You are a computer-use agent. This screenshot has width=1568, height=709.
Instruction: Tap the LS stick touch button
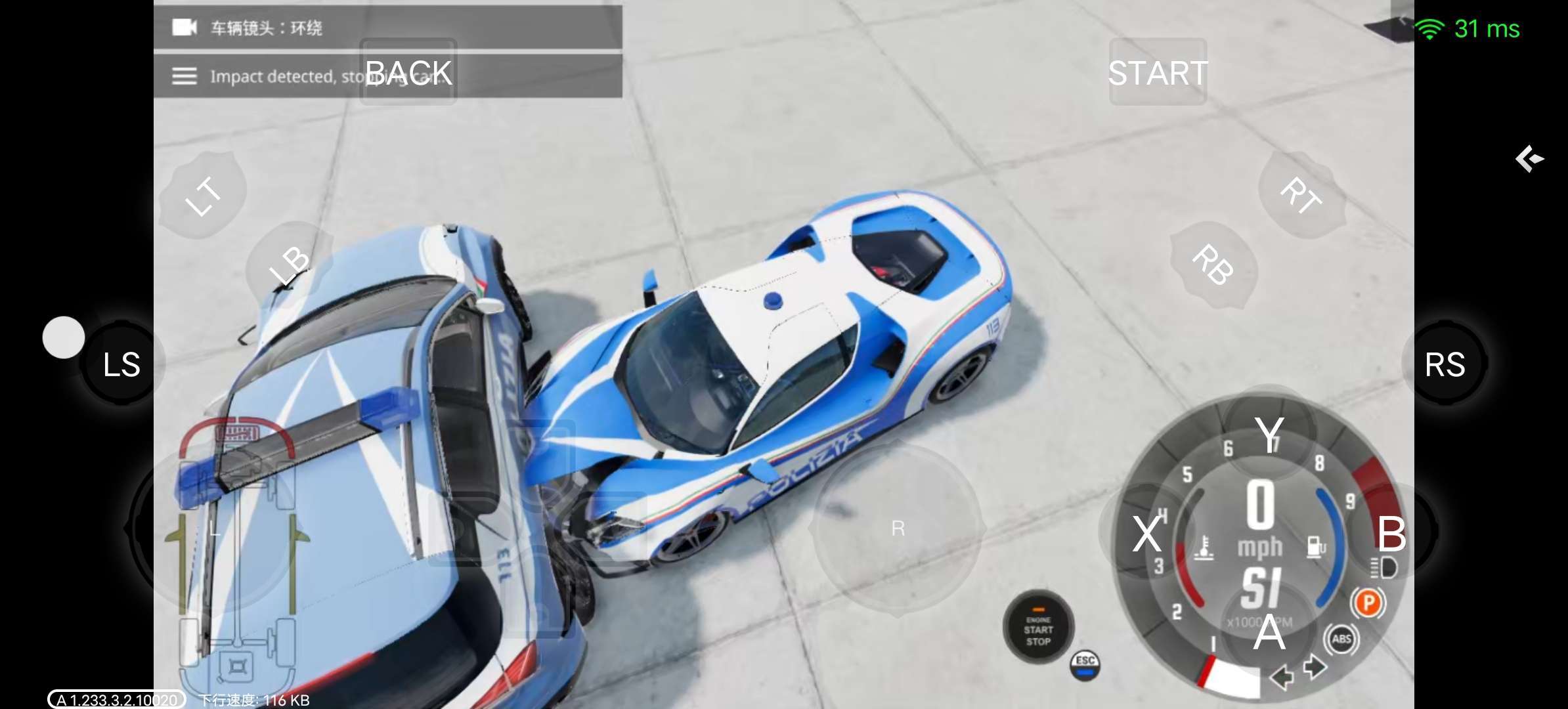click(x=122, y=364)
